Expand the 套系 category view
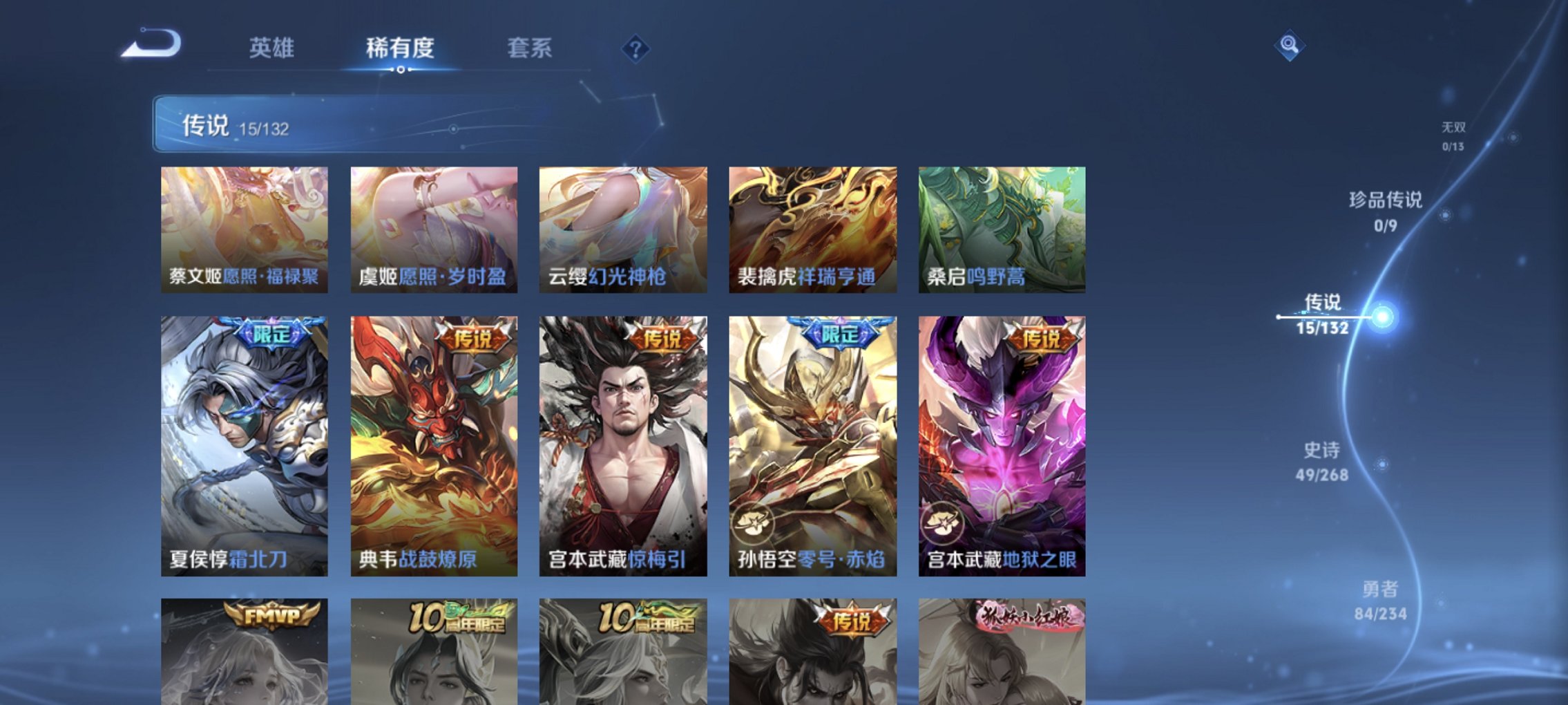Image resolution: width=1568 pixels, height=705 pixels. [529, 49]
